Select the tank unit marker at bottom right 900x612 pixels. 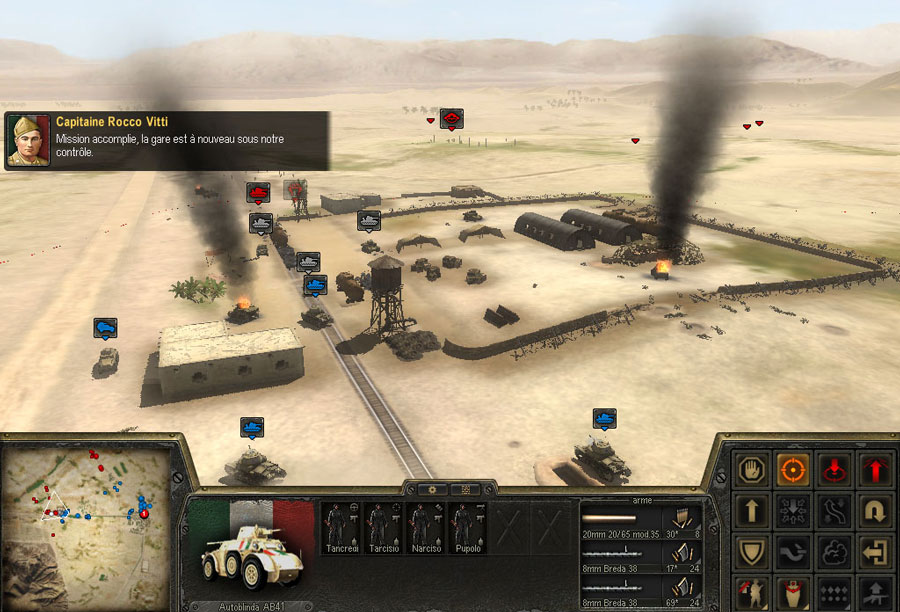click(604, 418)
